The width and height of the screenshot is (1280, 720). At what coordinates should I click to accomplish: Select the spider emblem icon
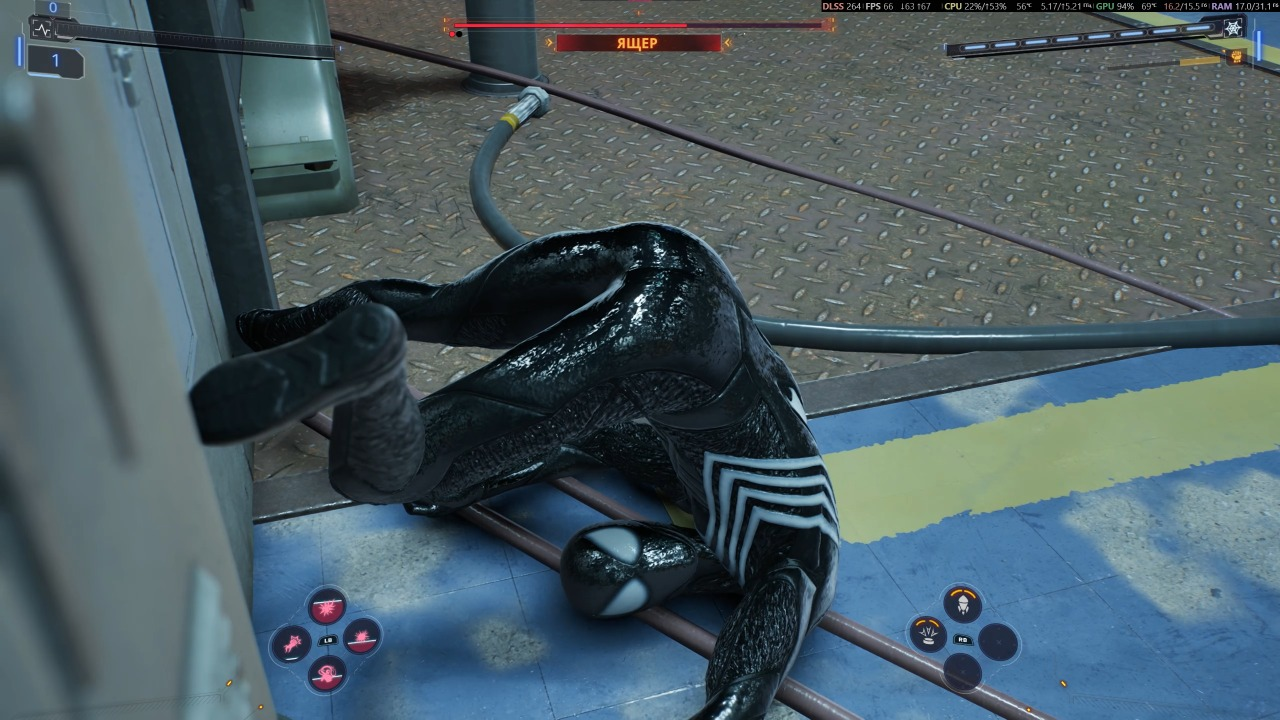1233,29
